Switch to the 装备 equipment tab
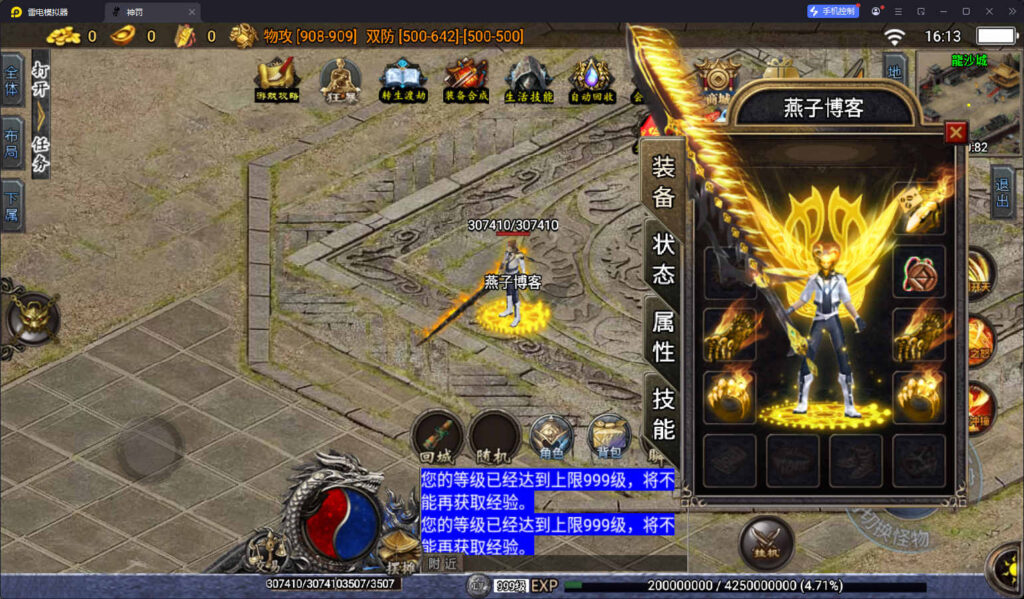Viewport: 1024px width, 599px height. pyautogui.click(x=664, y=180)
